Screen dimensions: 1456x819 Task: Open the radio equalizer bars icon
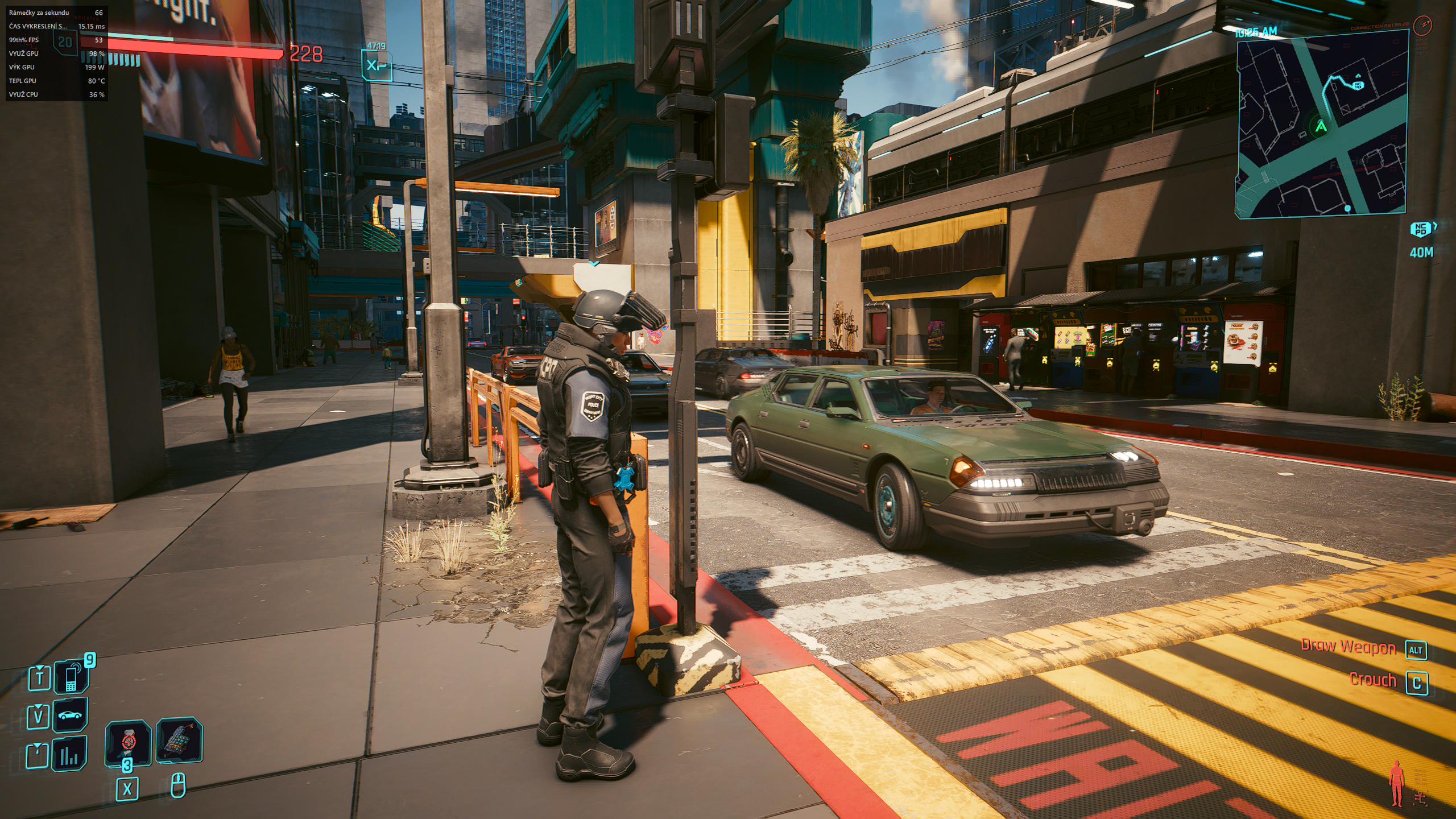(x=69, y=754)
